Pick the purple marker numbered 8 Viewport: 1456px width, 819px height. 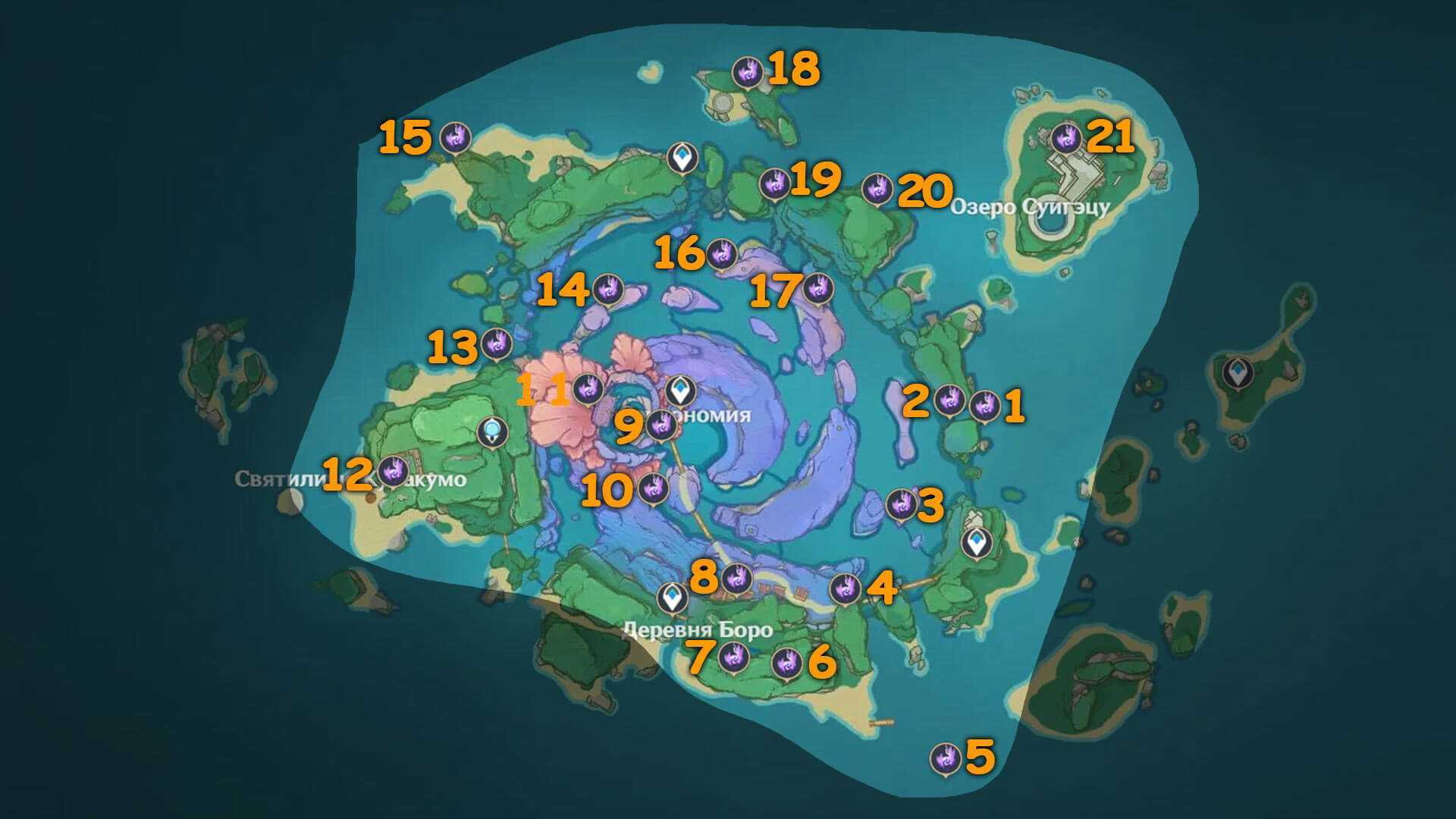tap(735, 579)
